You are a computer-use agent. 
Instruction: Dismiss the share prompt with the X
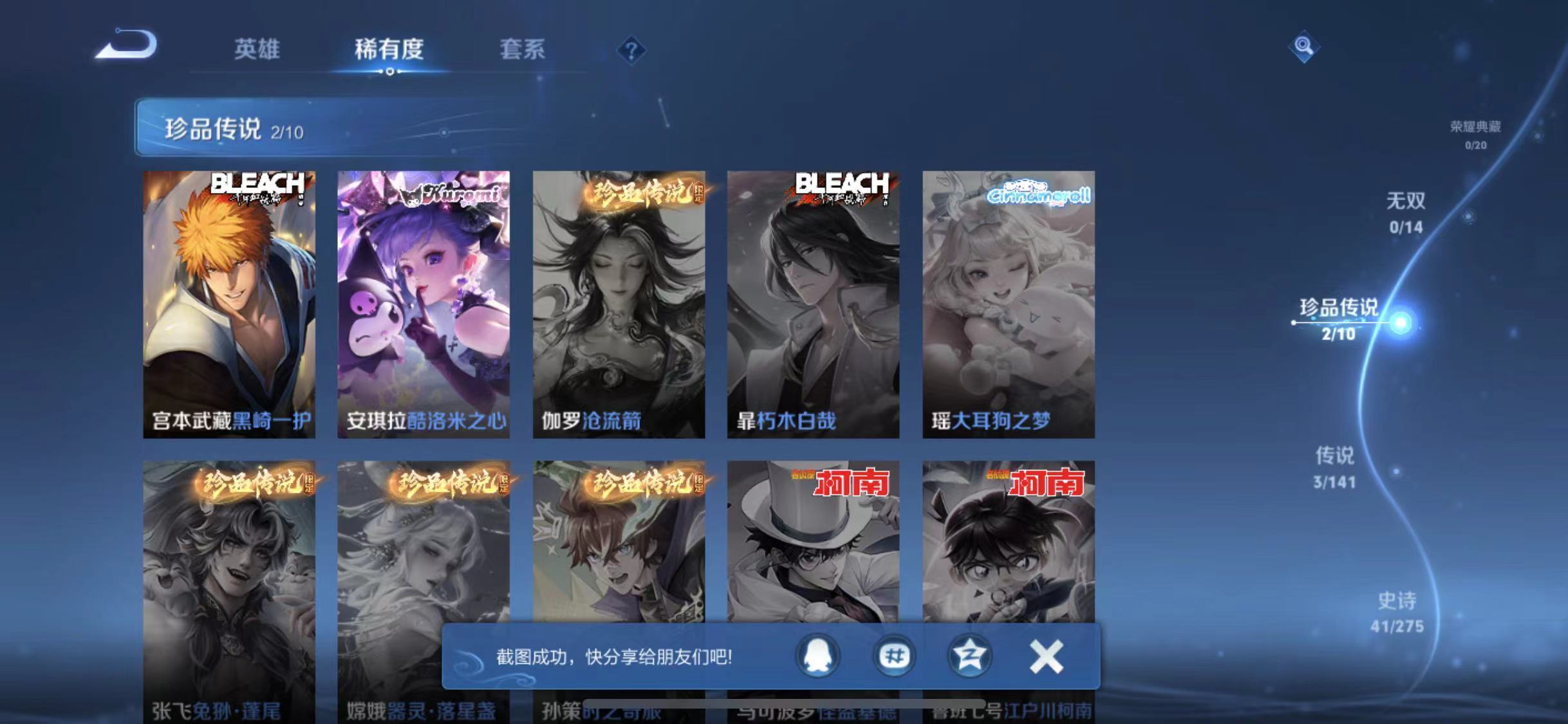tap(1046, 656)
